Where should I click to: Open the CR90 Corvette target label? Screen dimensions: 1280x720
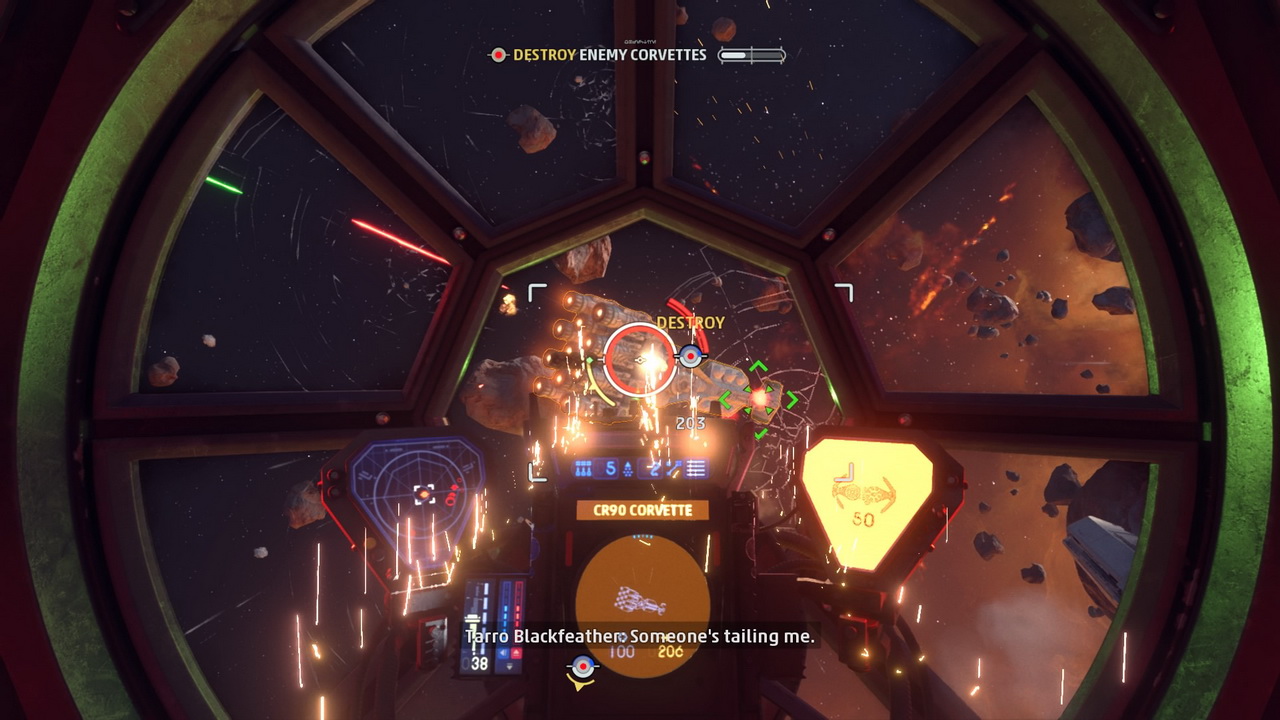click(642, 510)
